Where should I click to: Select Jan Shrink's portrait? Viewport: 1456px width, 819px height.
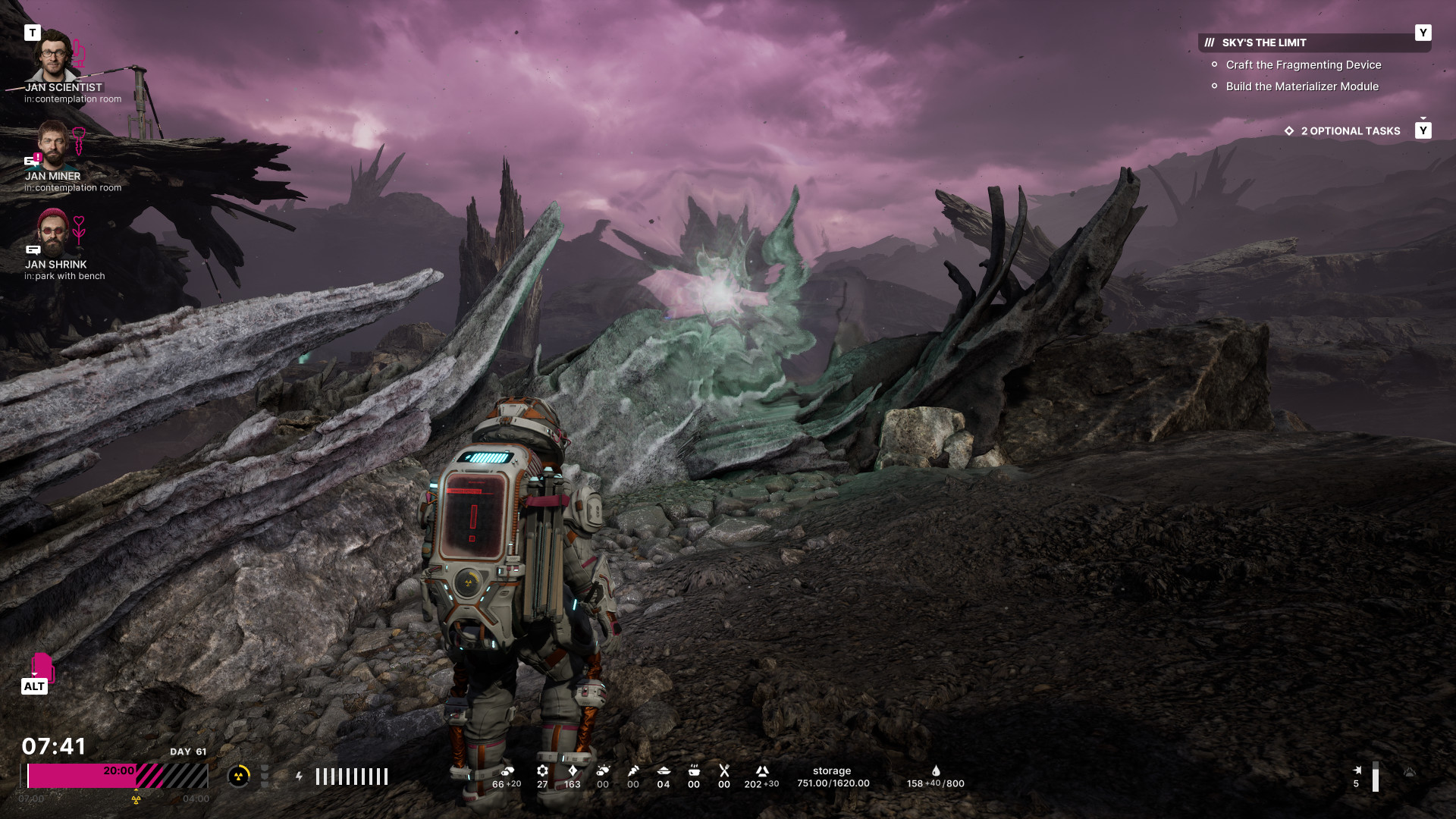[x=53, y=233]
